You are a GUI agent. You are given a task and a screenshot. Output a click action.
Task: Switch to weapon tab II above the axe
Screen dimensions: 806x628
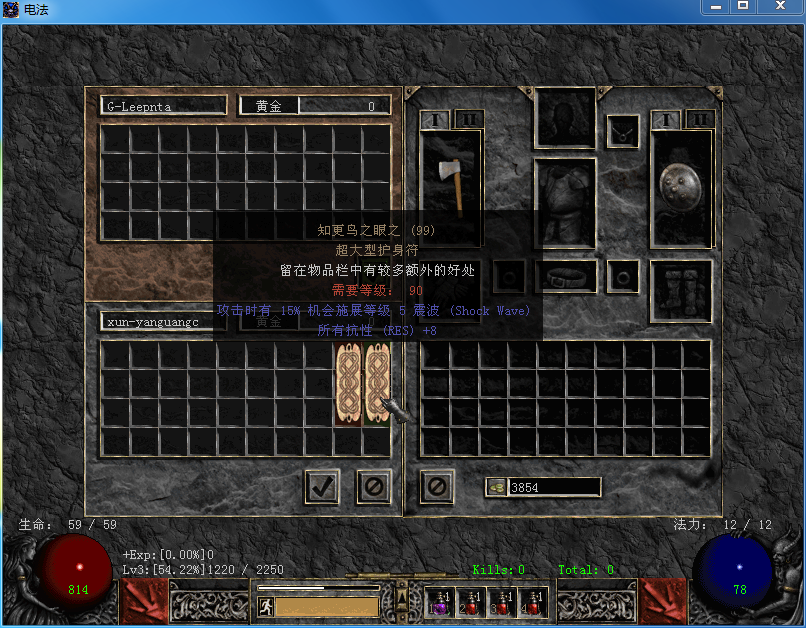click(468, 119)
